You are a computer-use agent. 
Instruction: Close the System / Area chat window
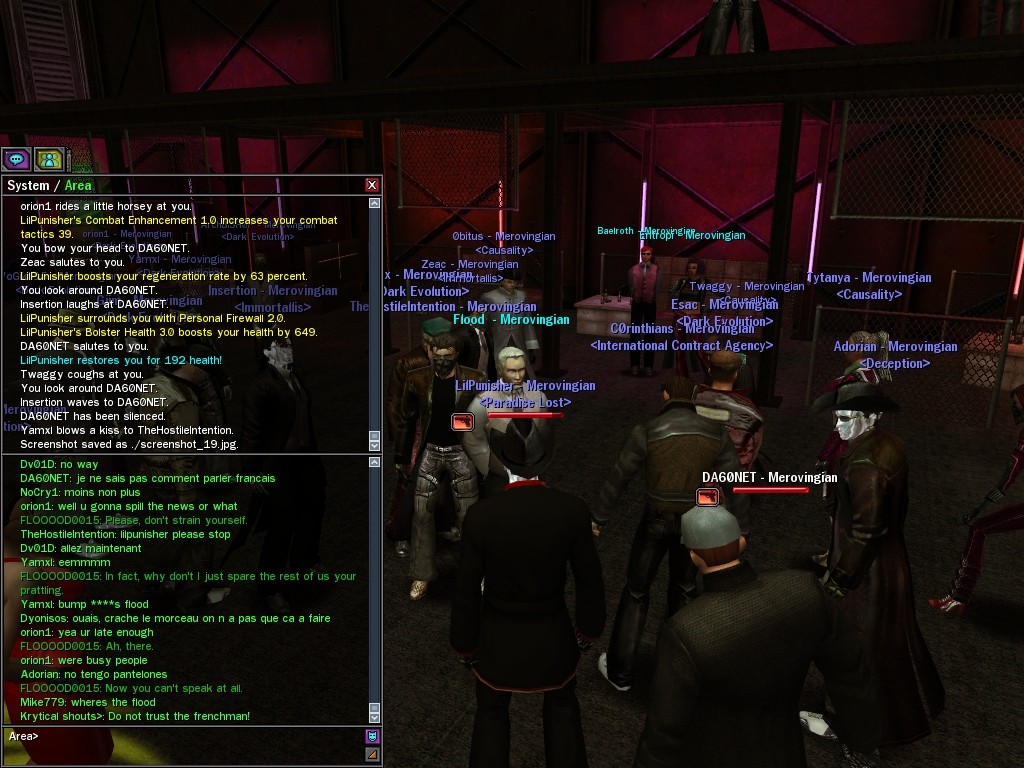point(372,185)
